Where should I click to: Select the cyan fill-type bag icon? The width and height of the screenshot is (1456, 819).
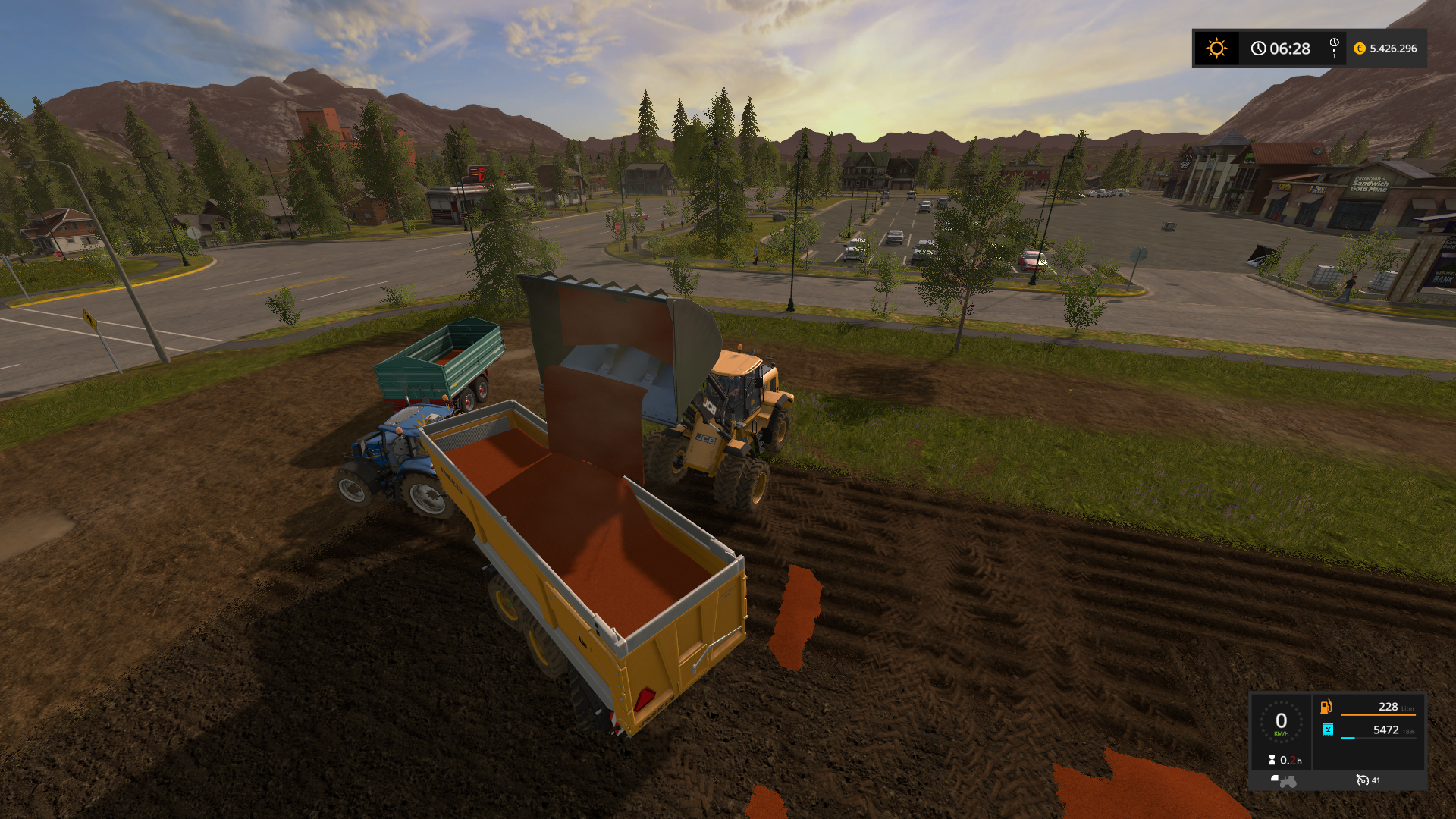(x=1328, y=730)
